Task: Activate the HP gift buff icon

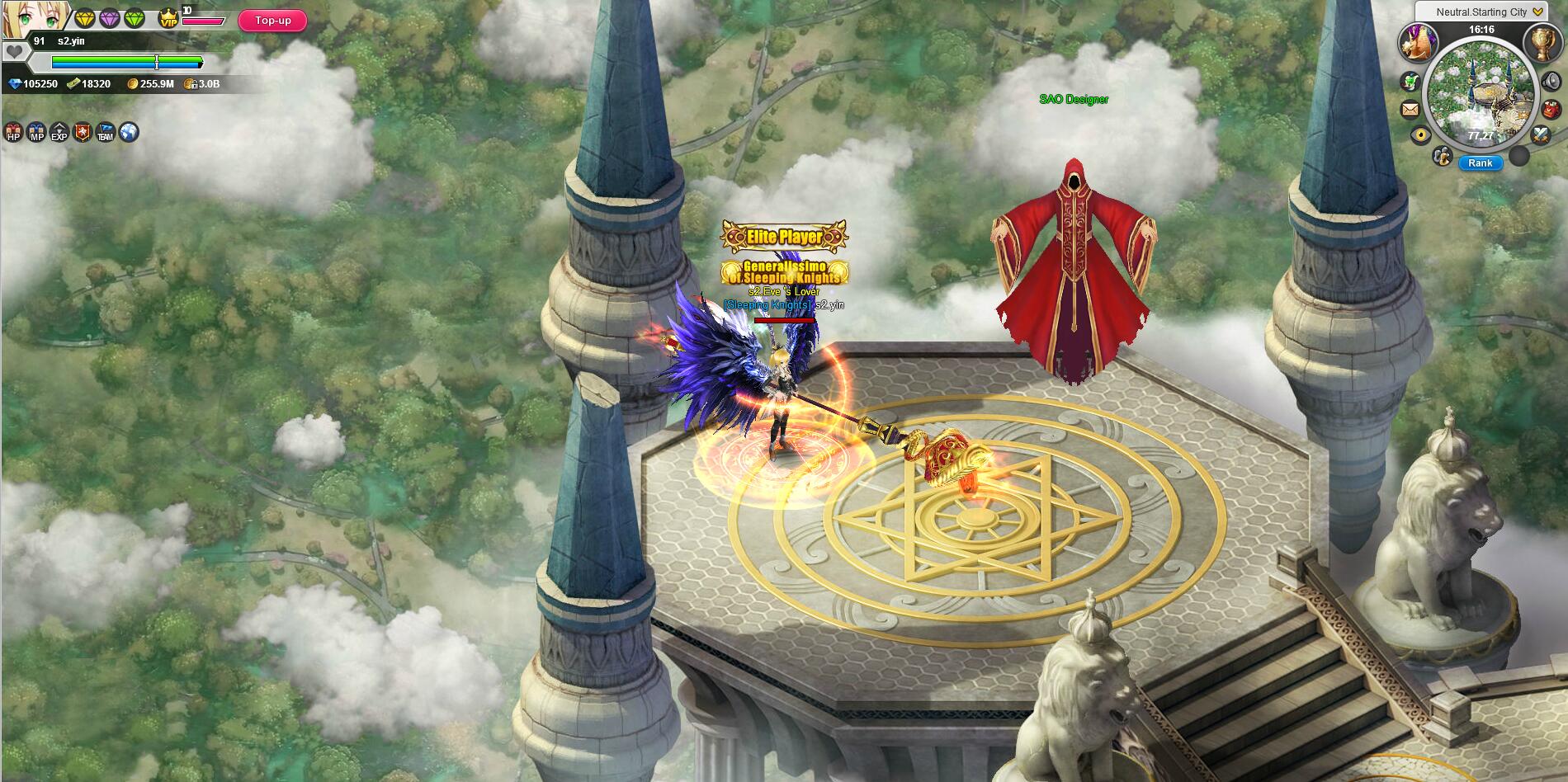Action: [x=13, y=132]
